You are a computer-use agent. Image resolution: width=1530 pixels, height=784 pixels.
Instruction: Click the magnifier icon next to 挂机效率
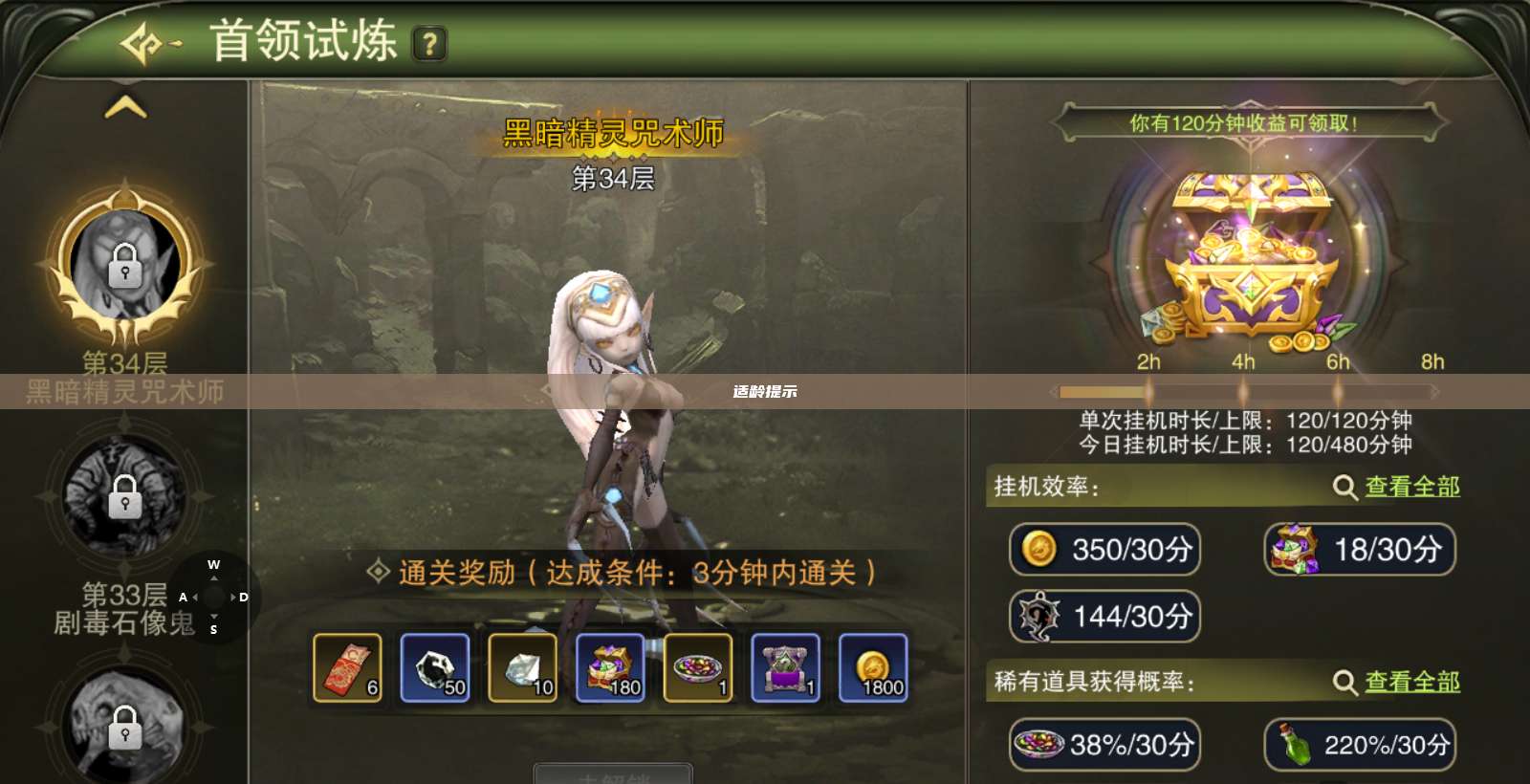(x=1343, y=487)
